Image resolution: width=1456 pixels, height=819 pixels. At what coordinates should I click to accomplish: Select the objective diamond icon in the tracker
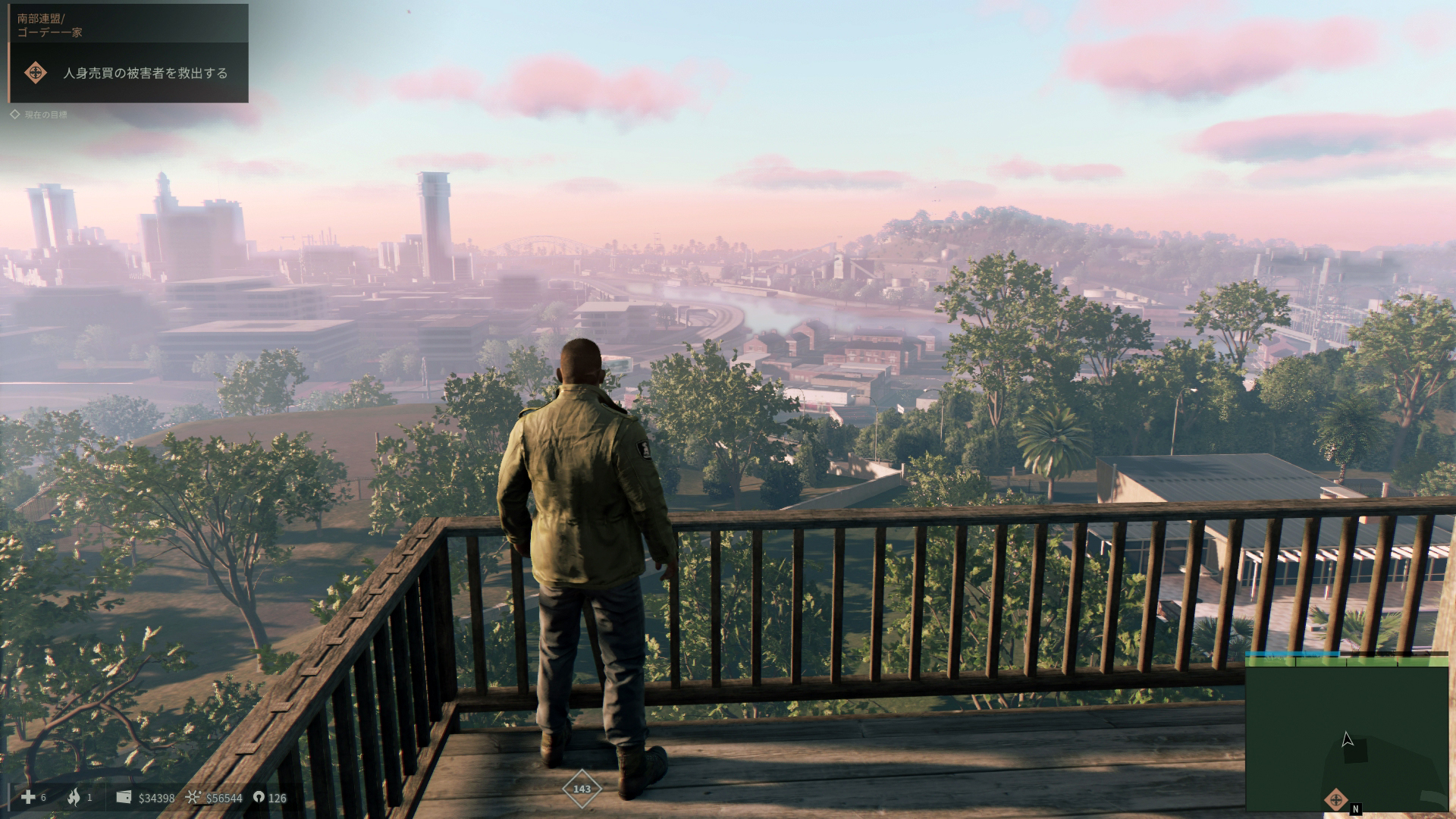tap(35, 73)
